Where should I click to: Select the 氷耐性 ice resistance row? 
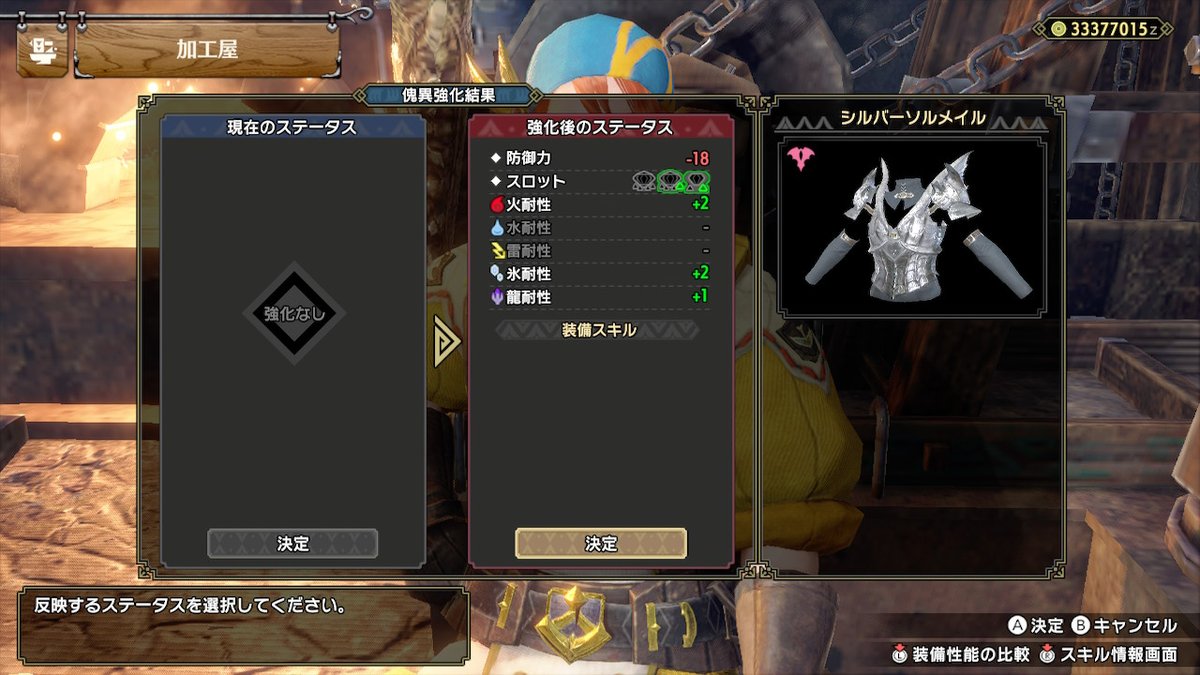601,274
